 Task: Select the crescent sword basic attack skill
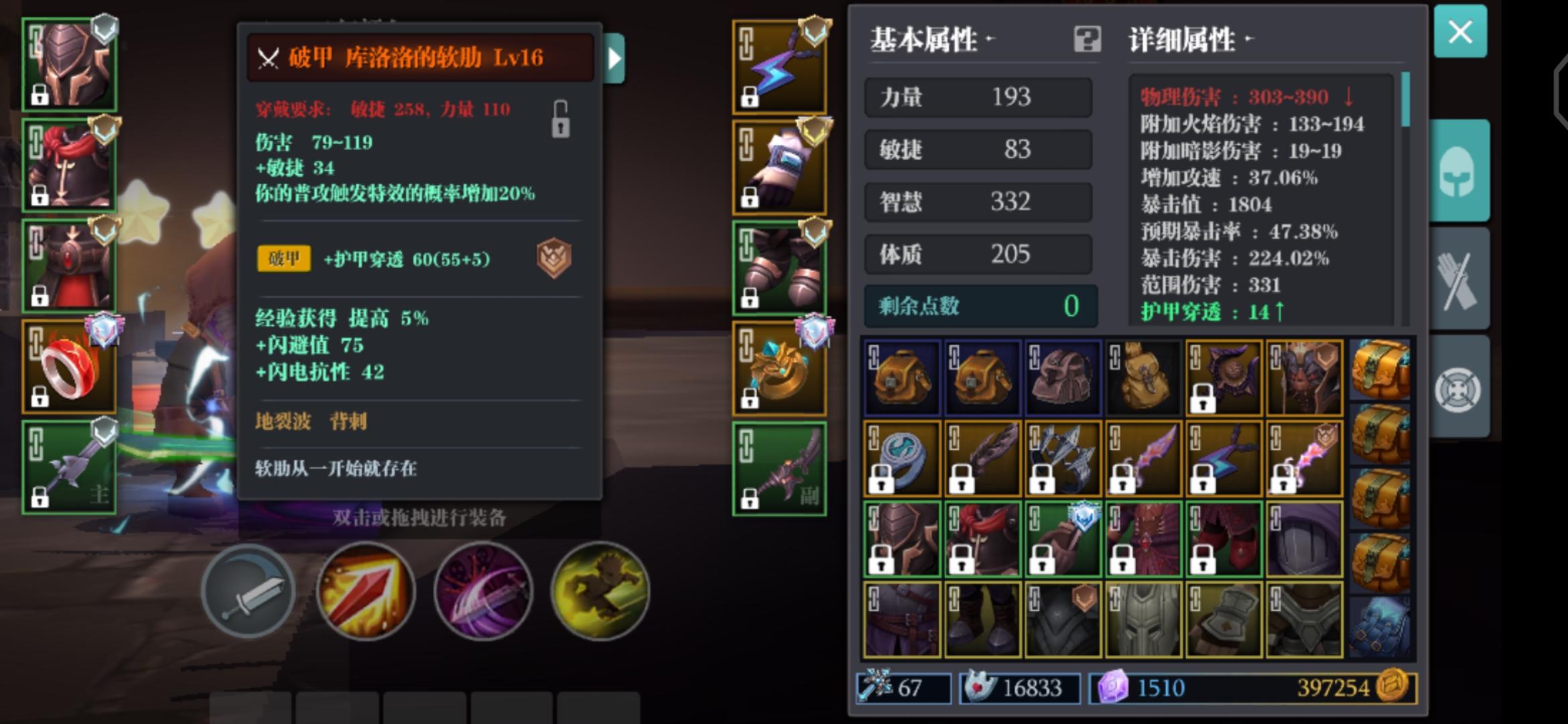249,593
